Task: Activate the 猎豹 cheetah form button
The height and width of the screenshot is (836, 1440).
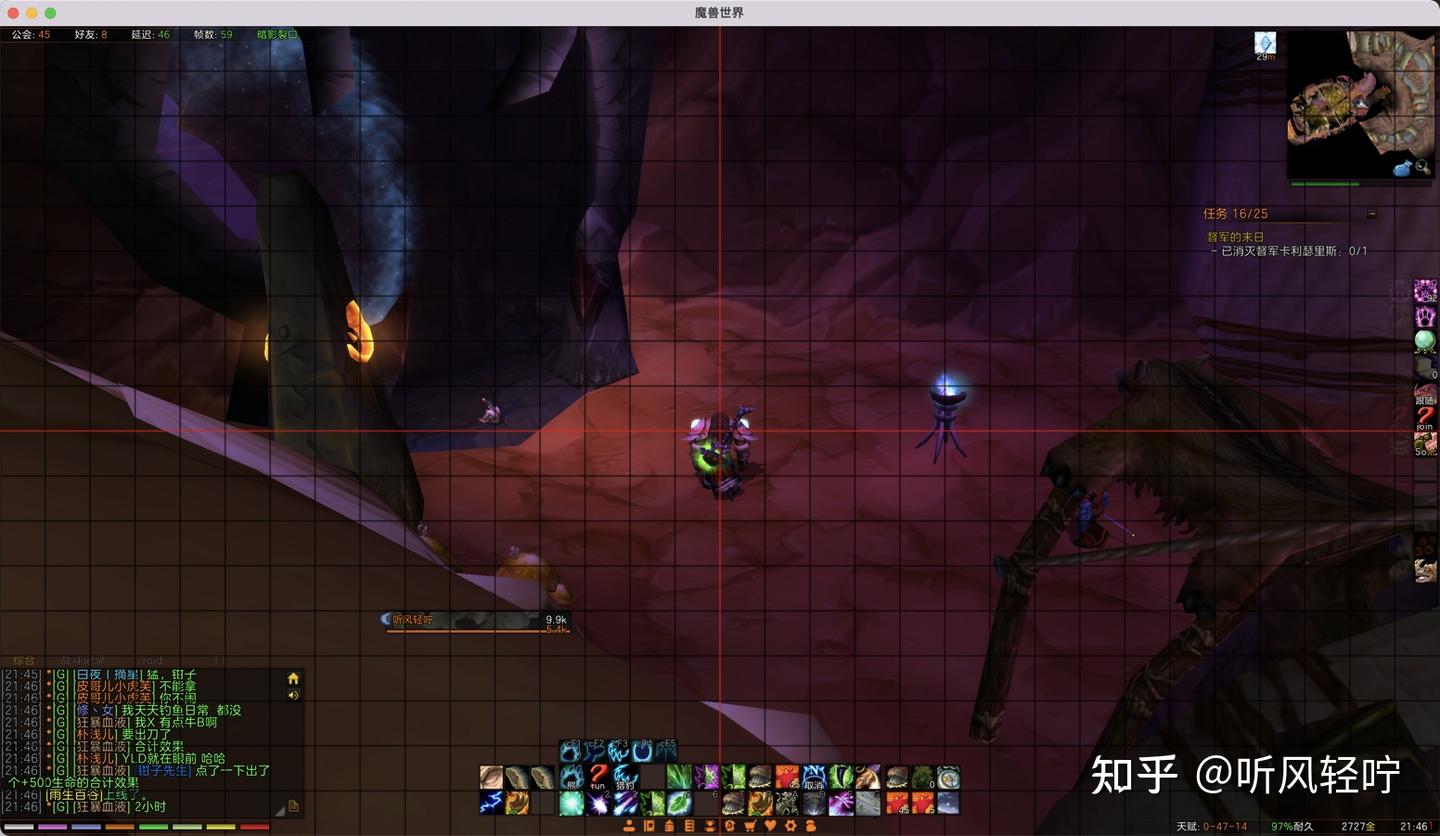Action: [x=625, y=777]
